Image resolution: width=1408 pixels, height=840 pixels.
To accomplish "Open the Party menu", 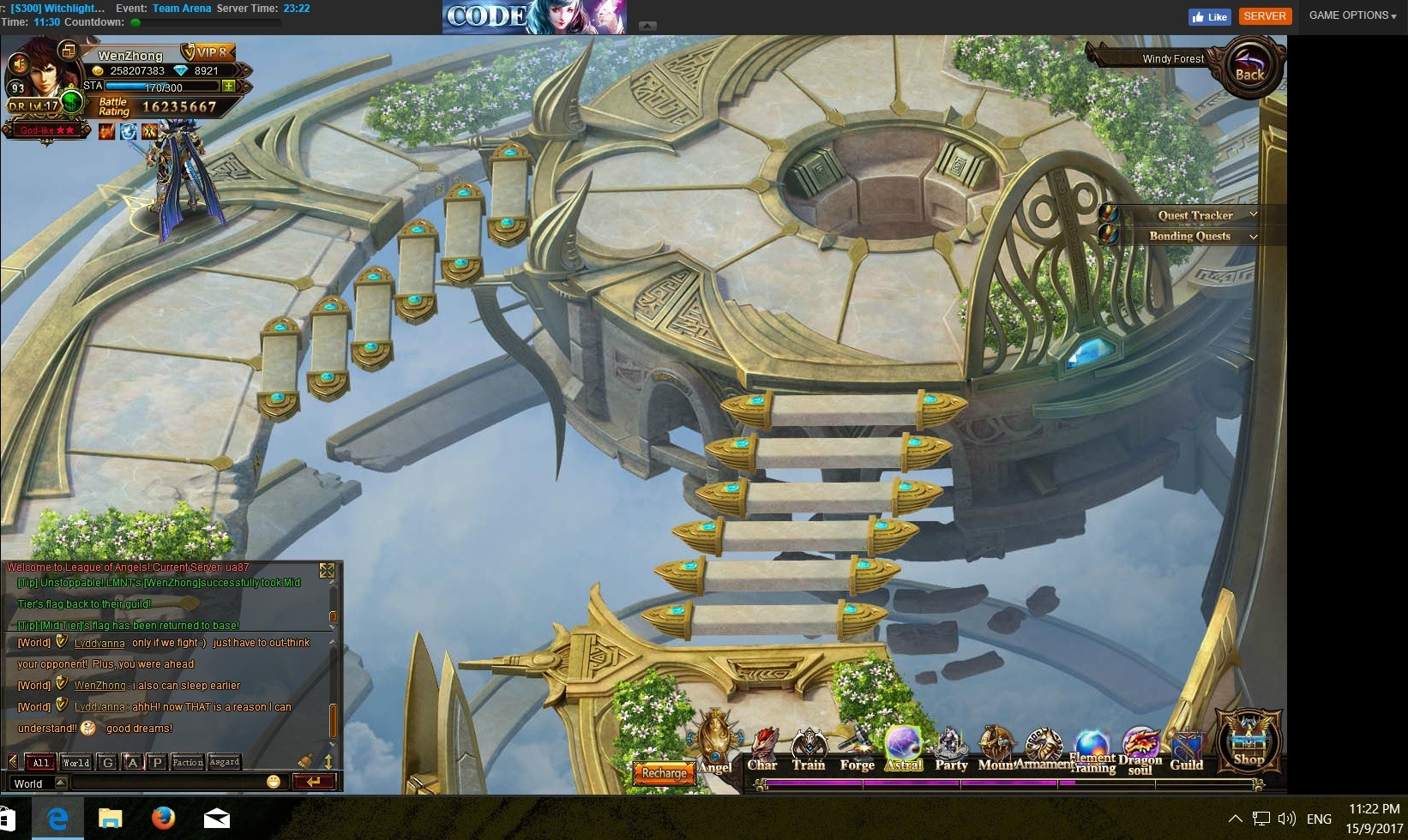I will coord(951,750).
